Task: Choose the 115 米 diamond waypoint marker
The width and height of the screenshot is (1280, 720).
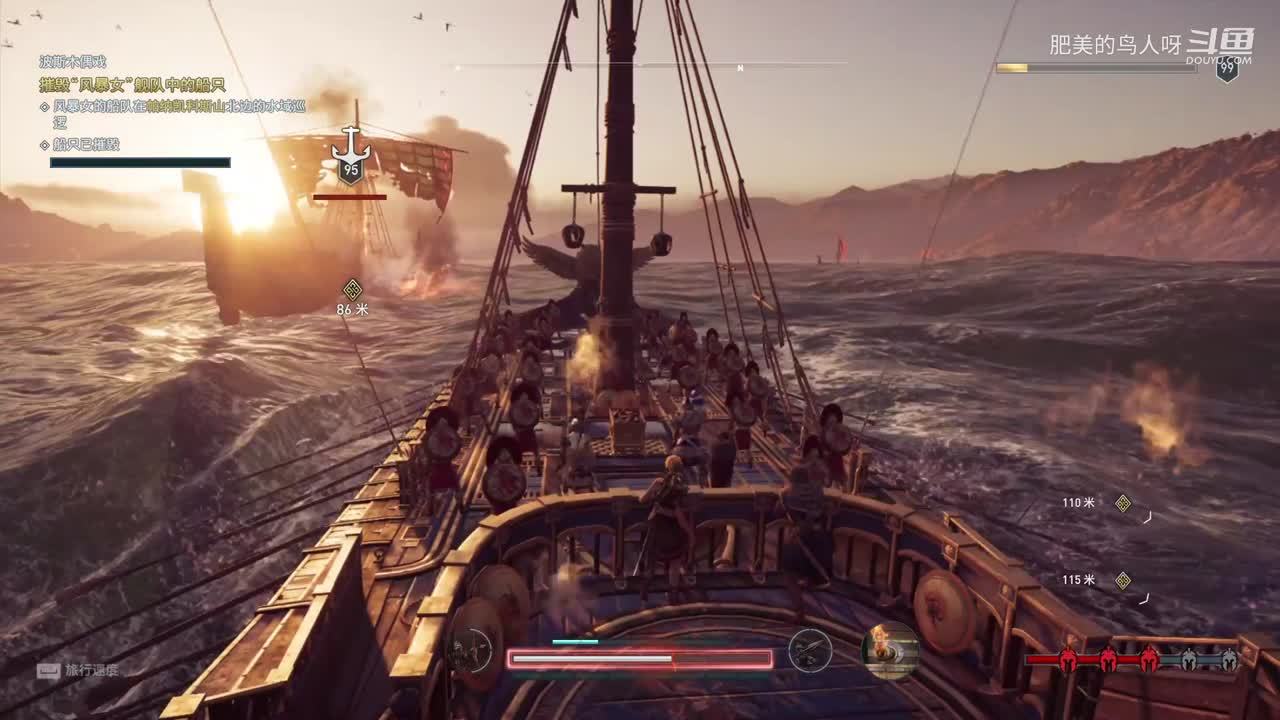Action: 1123,580
